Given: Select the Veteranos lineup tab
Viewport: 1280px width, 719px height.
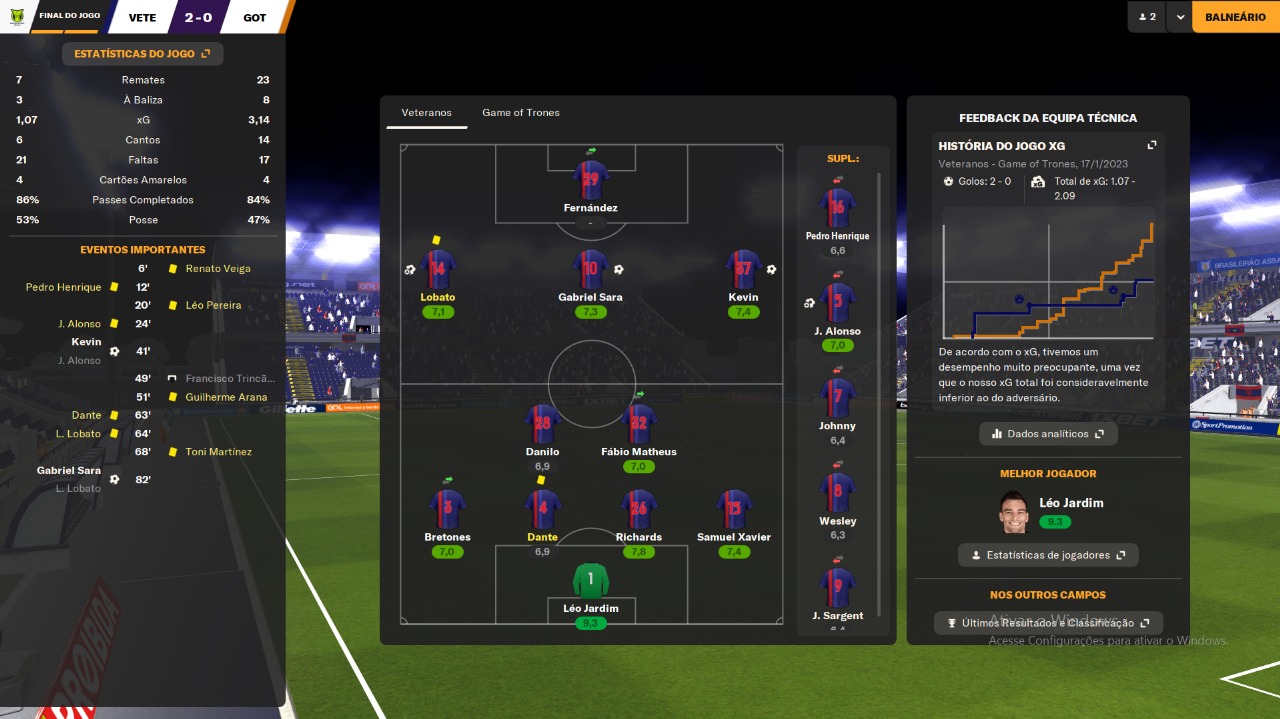Looking at the screenshot, I should pyautogui.click(x=426, y=113).
